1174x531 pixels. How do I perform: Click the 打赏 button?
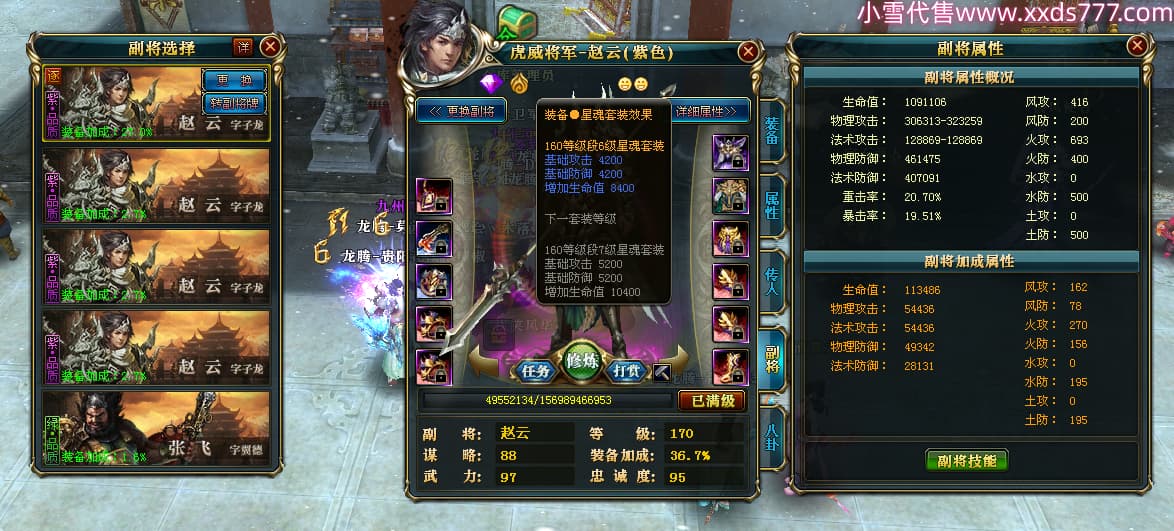tap(626, 370)
